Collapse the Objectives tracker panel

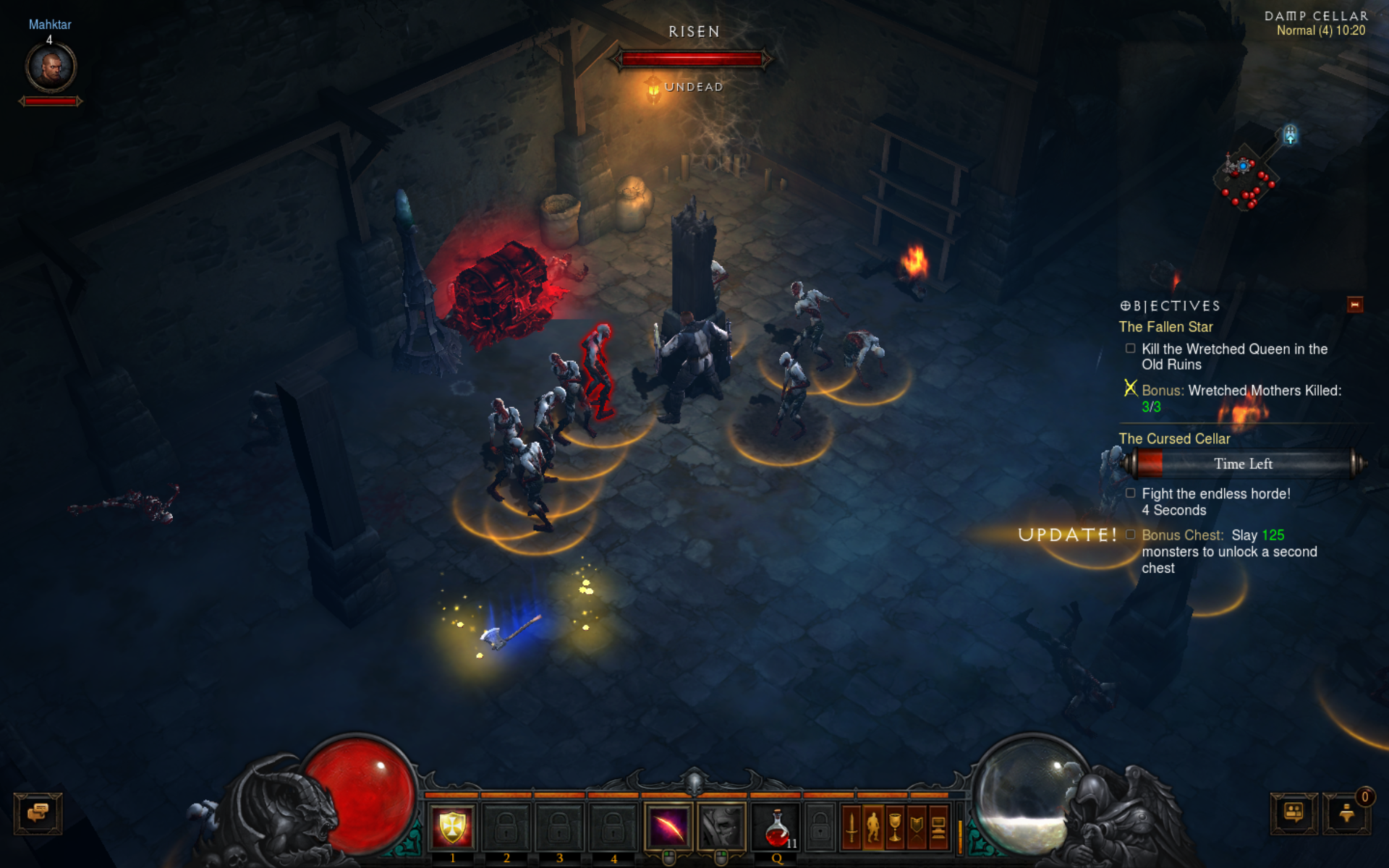[1354, 305]
